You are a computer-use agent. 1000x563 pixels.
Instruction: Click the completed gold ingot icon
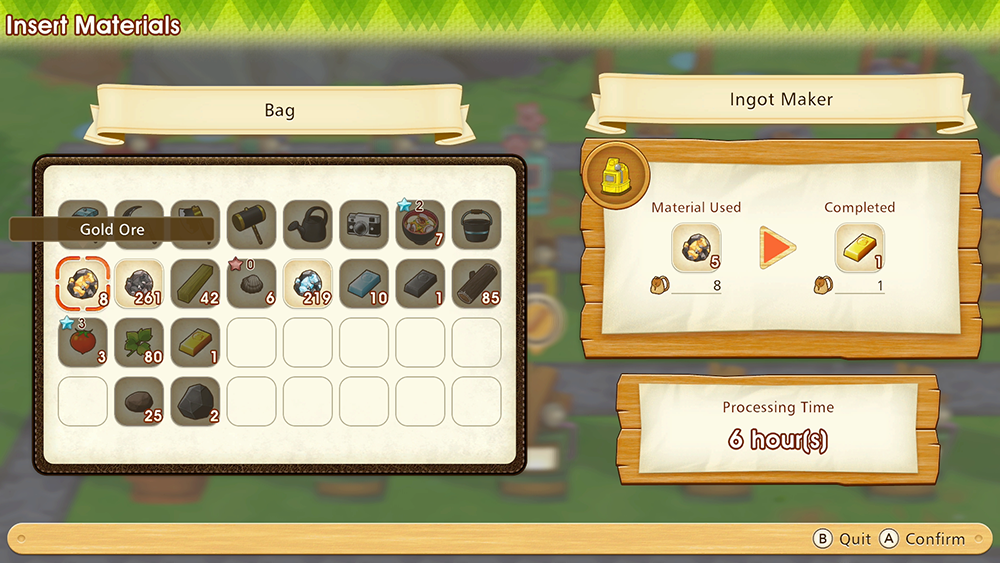859,248
